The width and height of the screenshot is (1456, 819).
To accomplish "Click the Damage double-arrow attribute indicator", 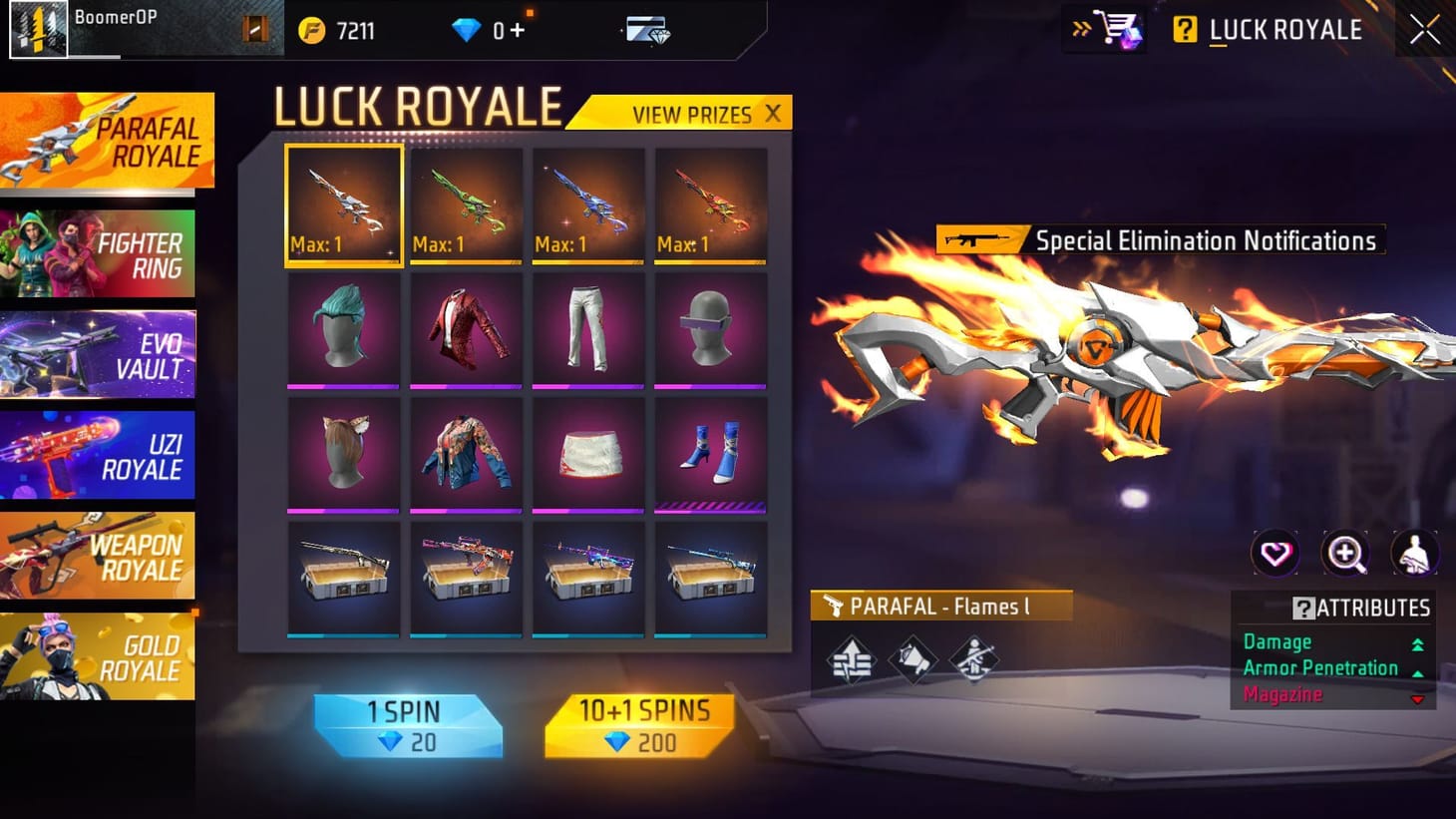I will [x=1419, y=644].
